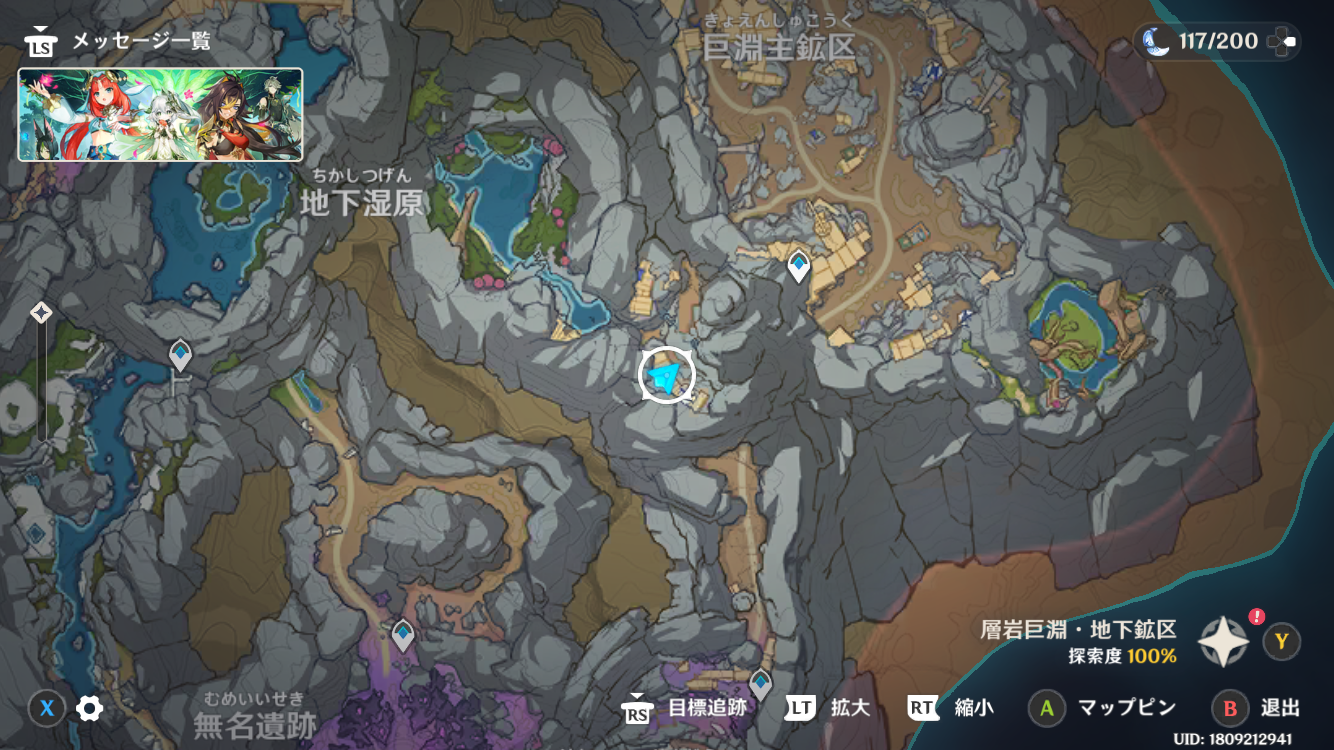Click the cyan player location arrow
This screenshot has width=1334, height=750.
(x=666, y=376)
